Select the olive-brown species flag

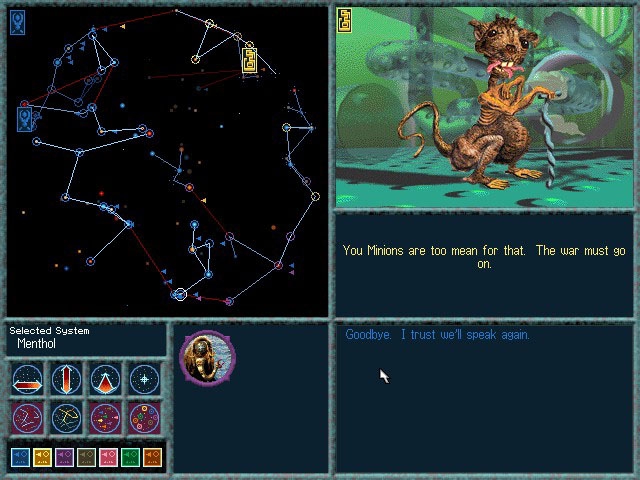86,457
